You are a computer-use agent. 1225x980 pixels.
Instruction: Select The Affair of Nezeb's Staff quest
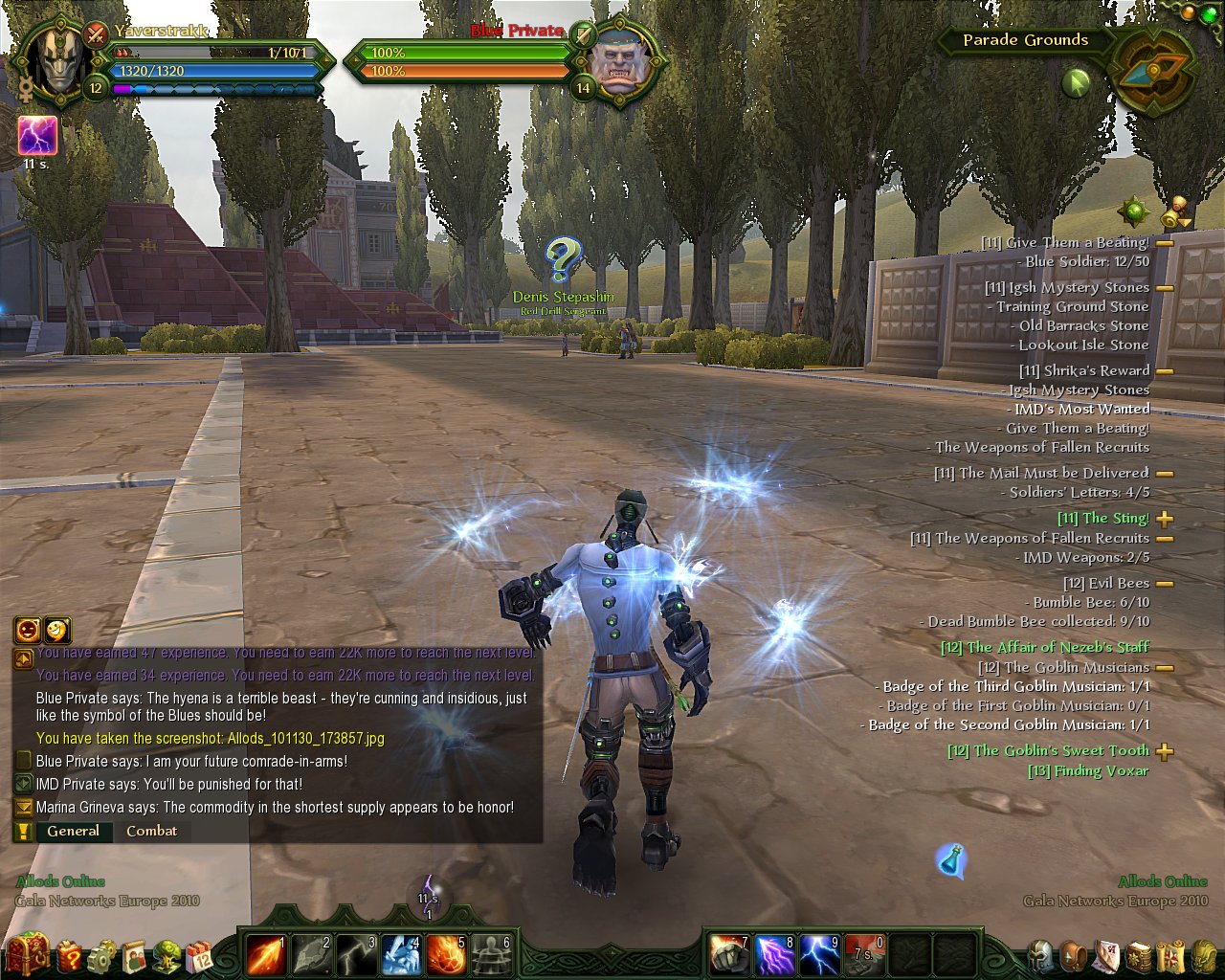1044,647
